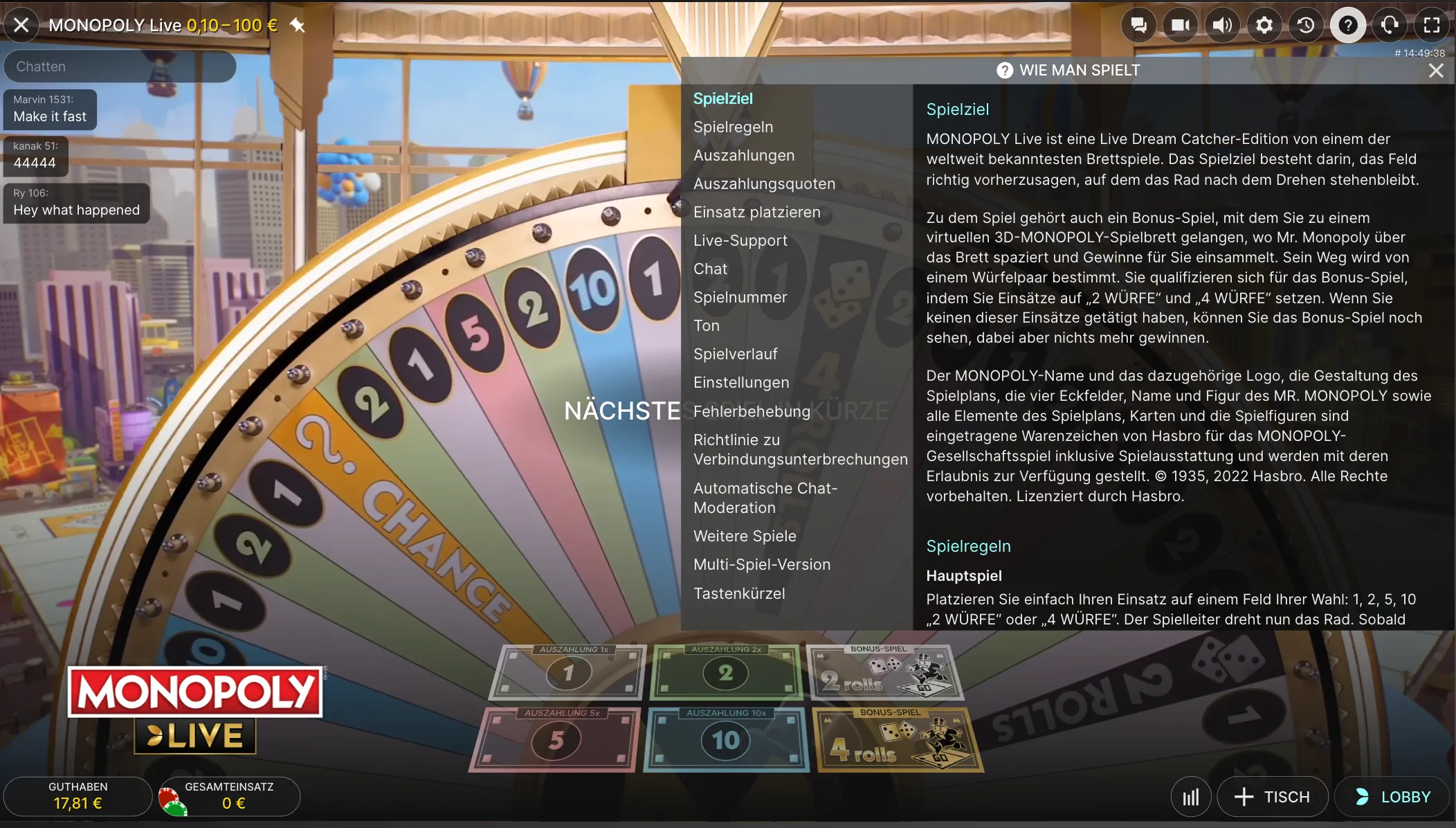Select Auszahlungen in the help sidebar

tap(744, 155)
